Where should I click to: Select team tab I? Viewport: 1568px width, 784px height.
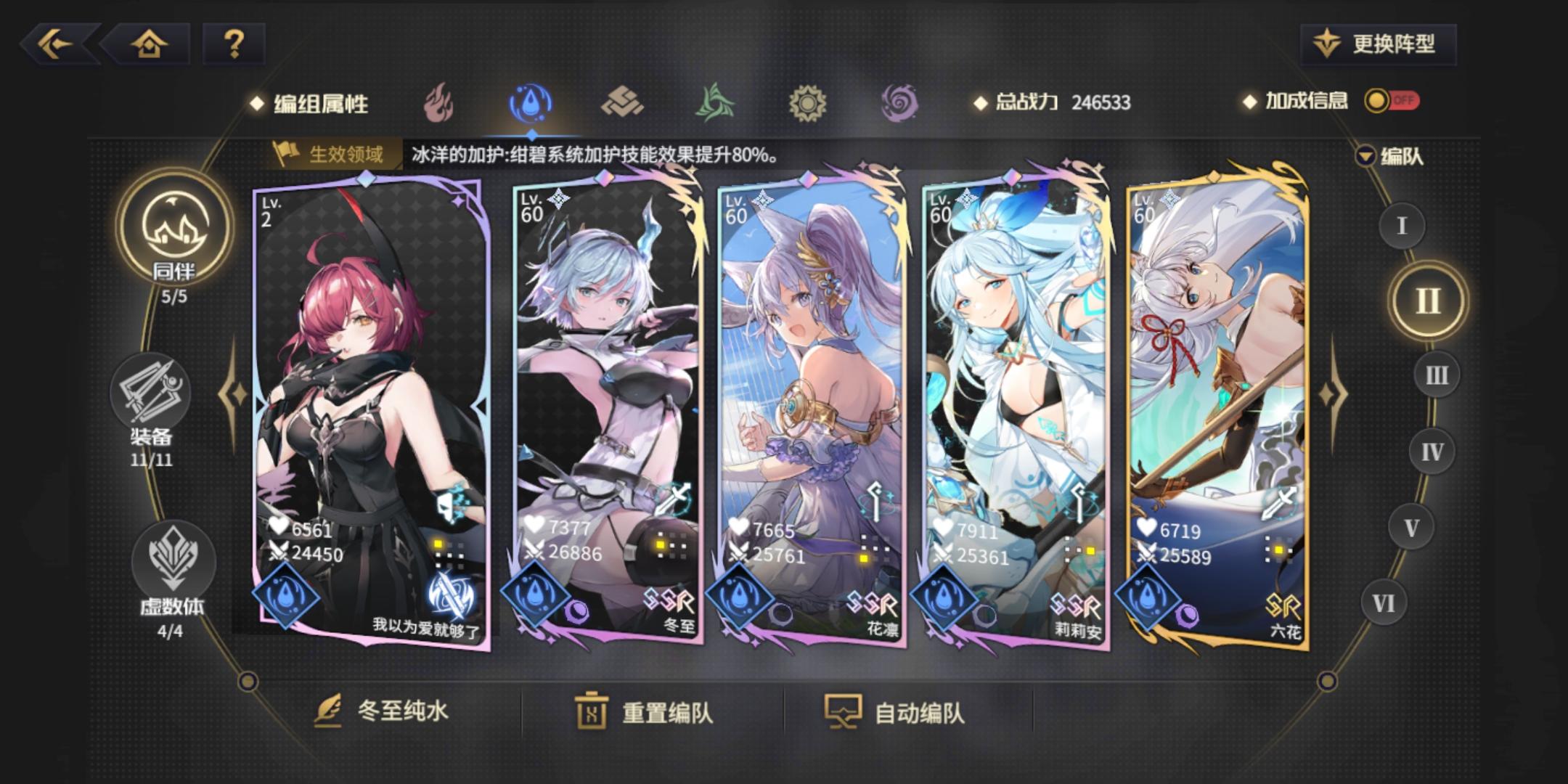click(1404, 225)
